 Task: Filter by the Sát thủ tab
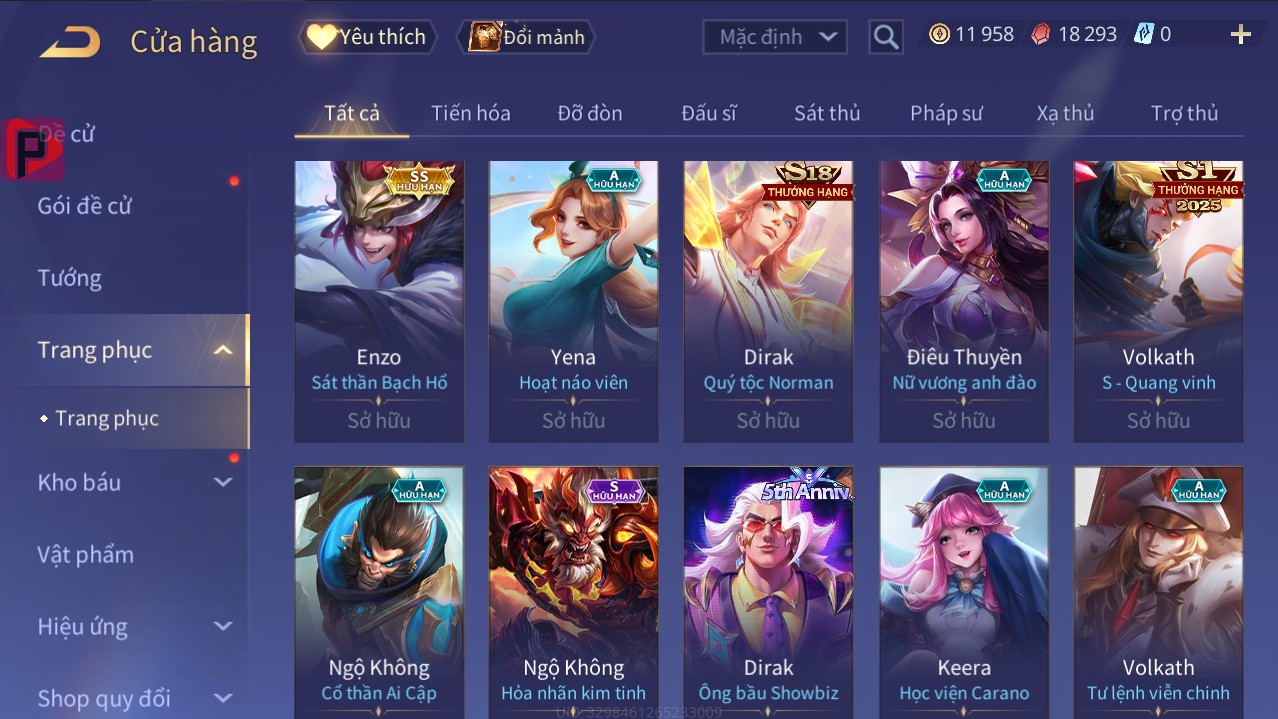click(827, 113)
